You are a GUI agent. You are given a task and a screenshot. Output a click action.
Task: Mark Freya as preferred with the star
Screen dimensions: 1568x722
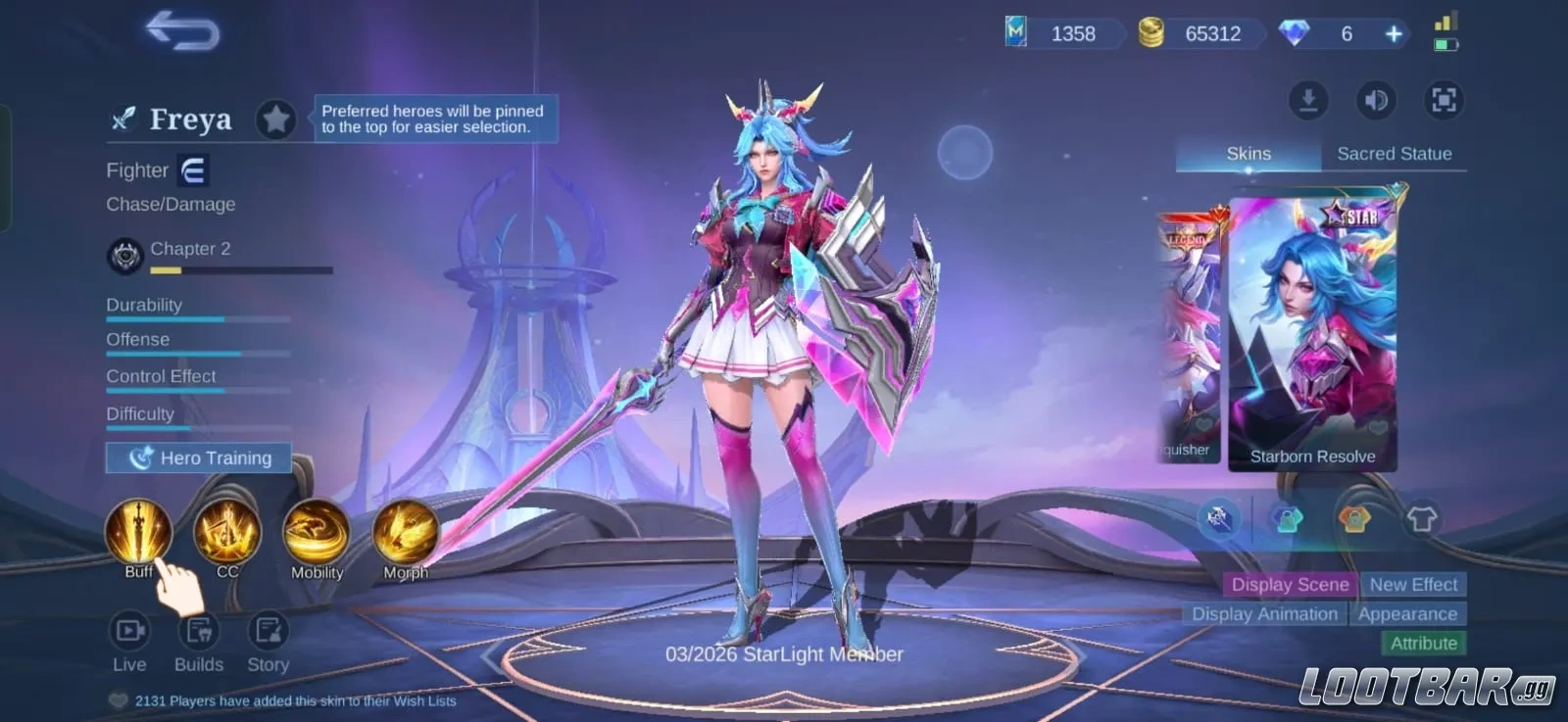click(x=276, y=120)
